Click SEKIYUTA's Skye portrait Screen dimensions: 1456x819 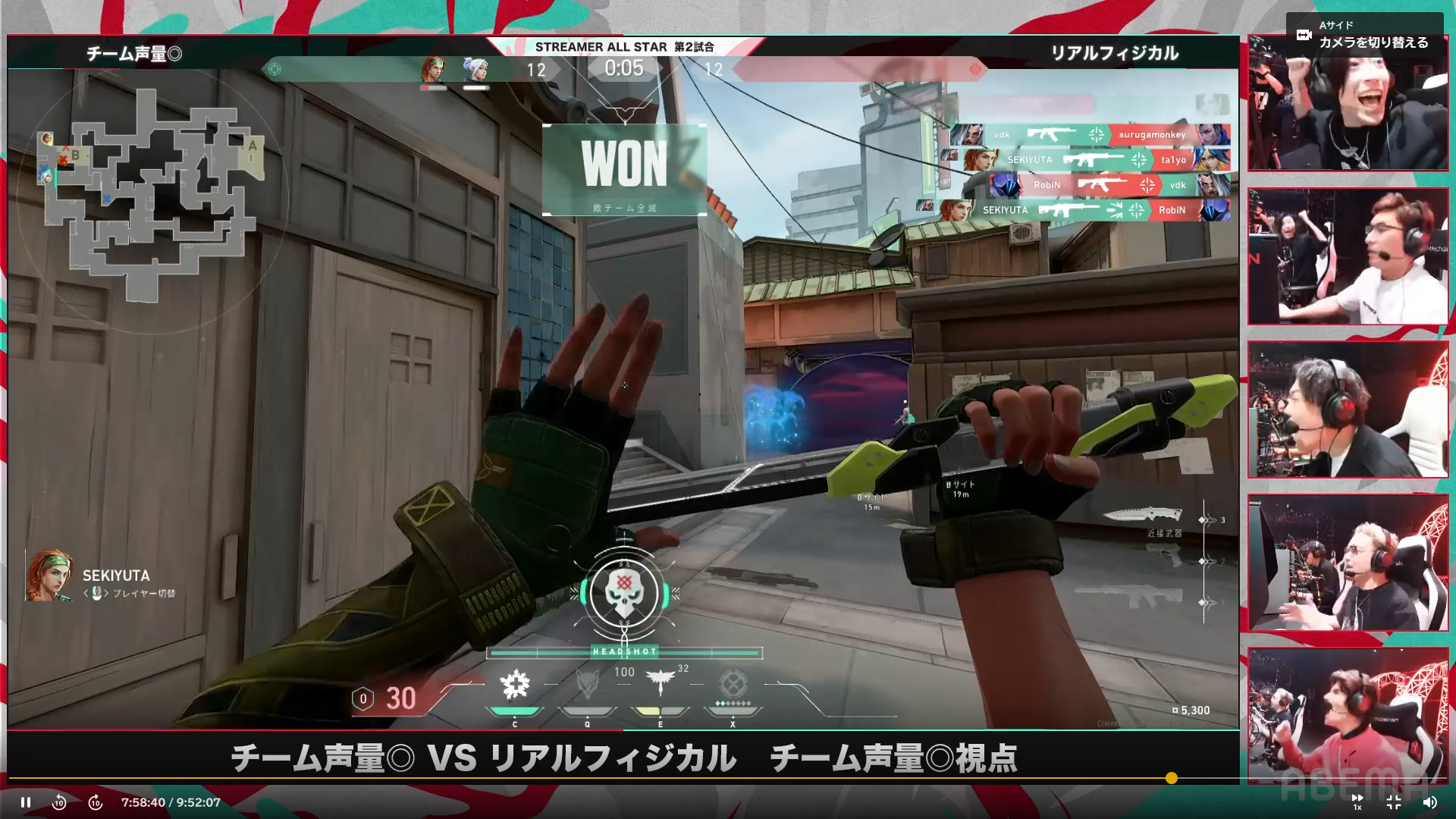tap(49, 576)
